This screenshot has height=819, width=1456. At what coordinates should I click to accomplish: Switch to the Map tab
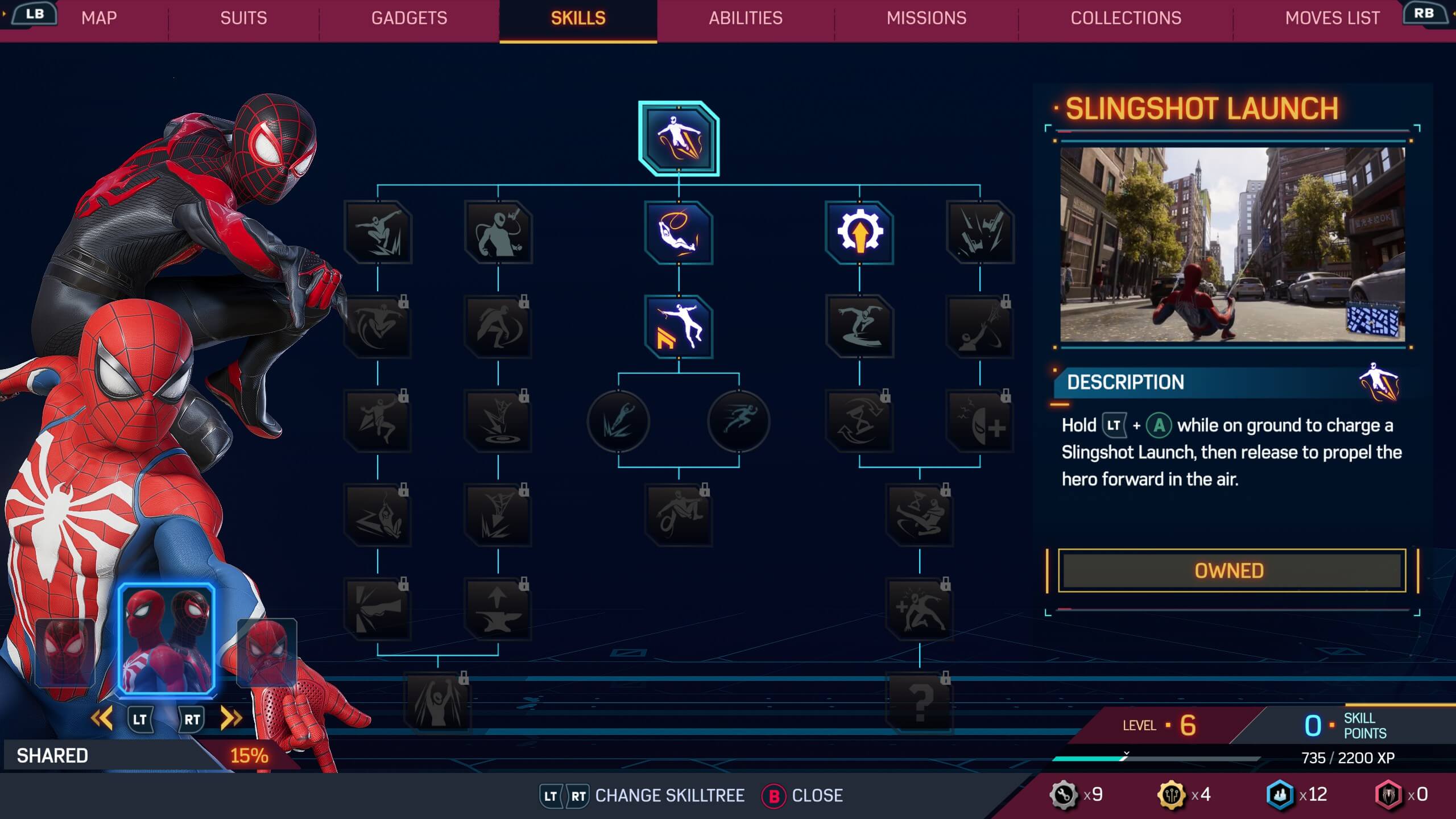pos(99,18)
